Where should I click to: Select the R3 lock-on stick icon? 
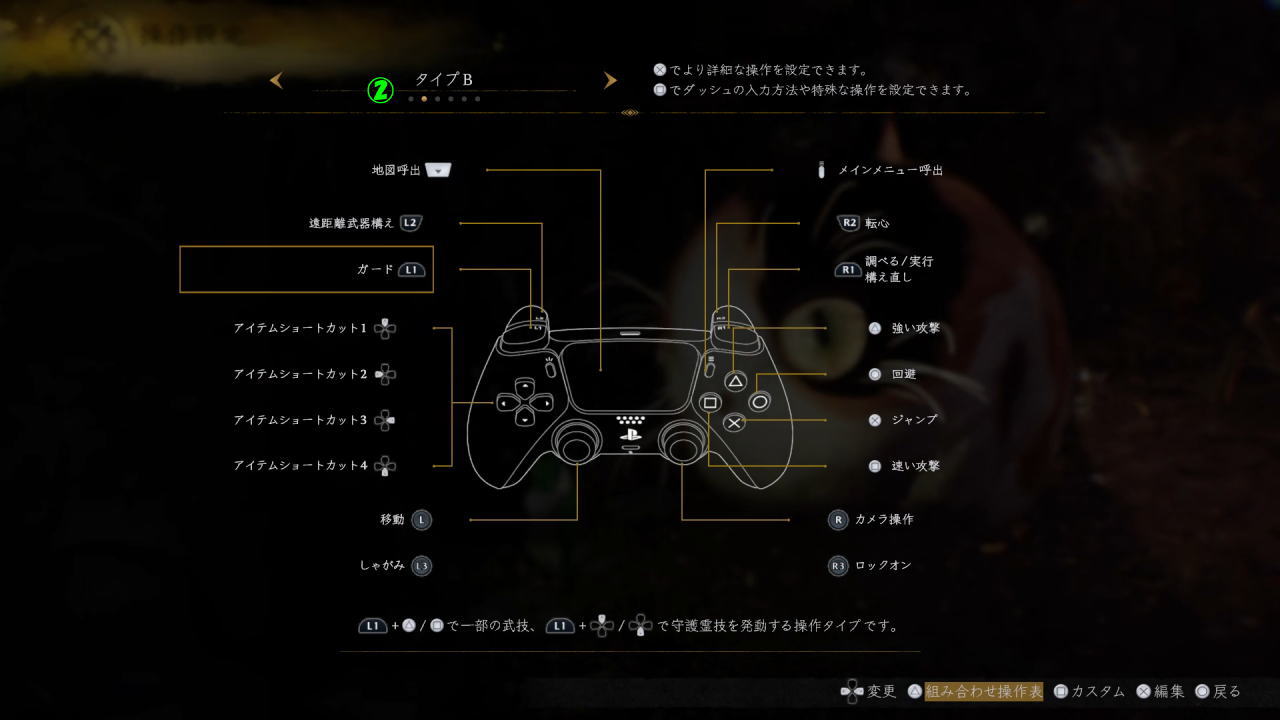[837, 565]
